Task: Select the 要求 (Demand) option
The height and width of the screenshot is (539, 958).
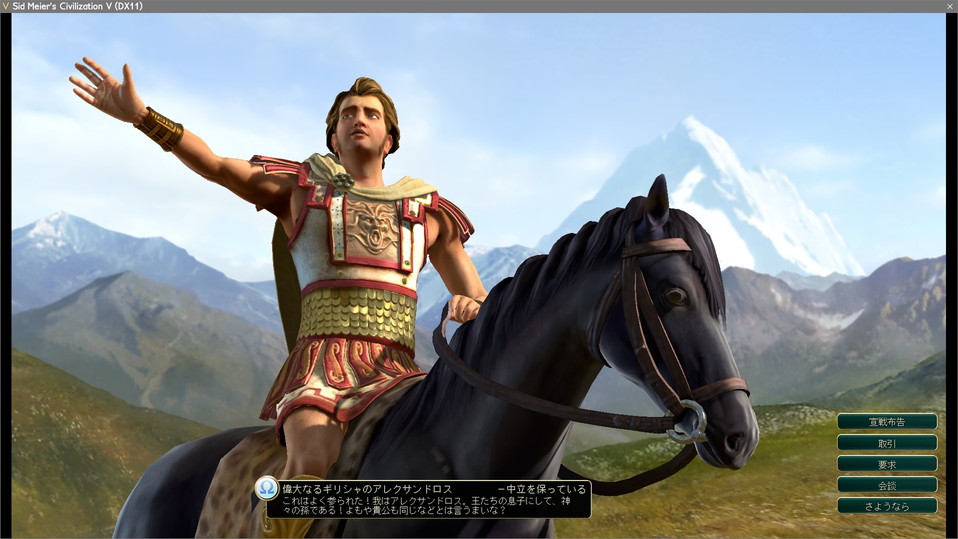Action: pos(887,463)
